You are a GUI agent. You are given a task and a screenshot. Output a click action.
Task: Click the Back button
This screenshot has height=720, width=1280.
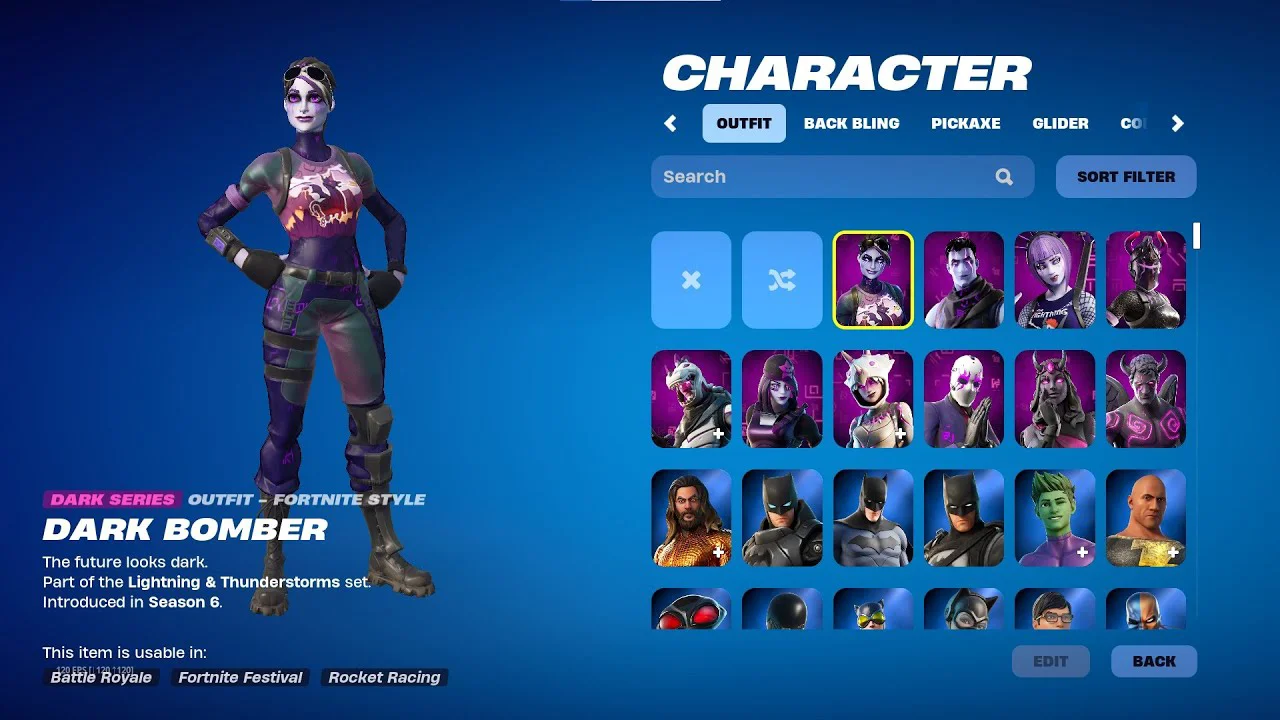pyautogui.click(x=1153, y=661)
